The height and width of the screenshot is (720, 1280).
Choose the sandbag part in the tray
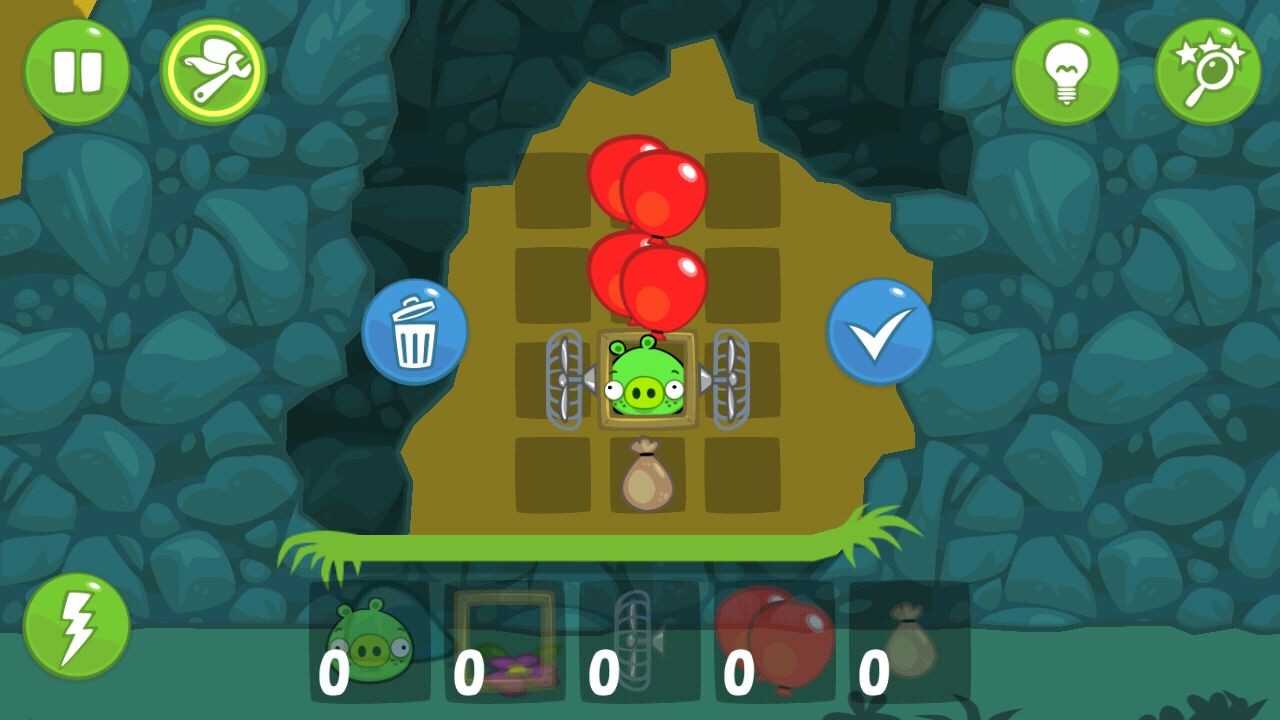click(x=909, y=642)
